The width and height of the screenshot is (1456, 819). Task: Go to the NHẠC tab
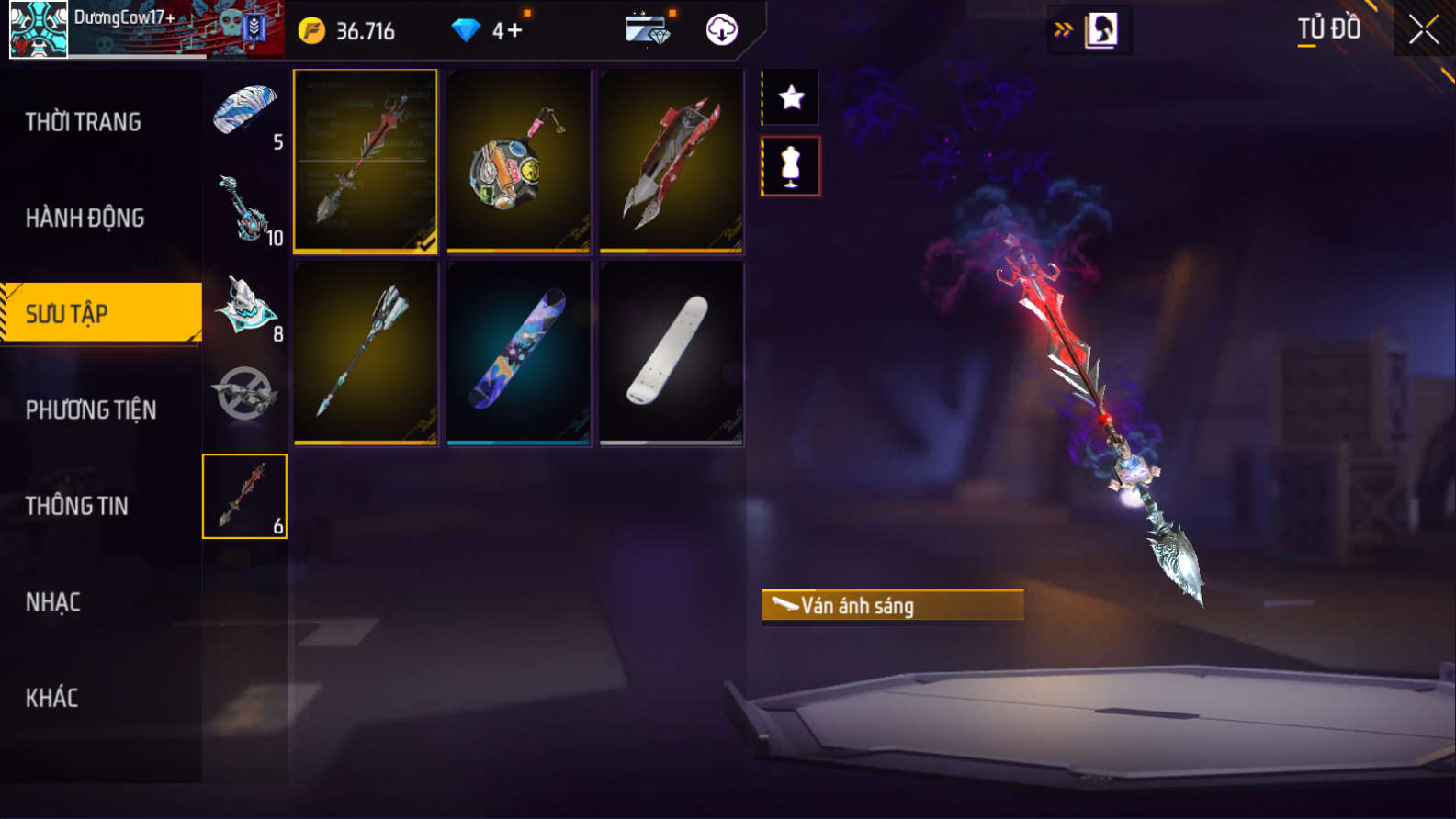(53, 602)
